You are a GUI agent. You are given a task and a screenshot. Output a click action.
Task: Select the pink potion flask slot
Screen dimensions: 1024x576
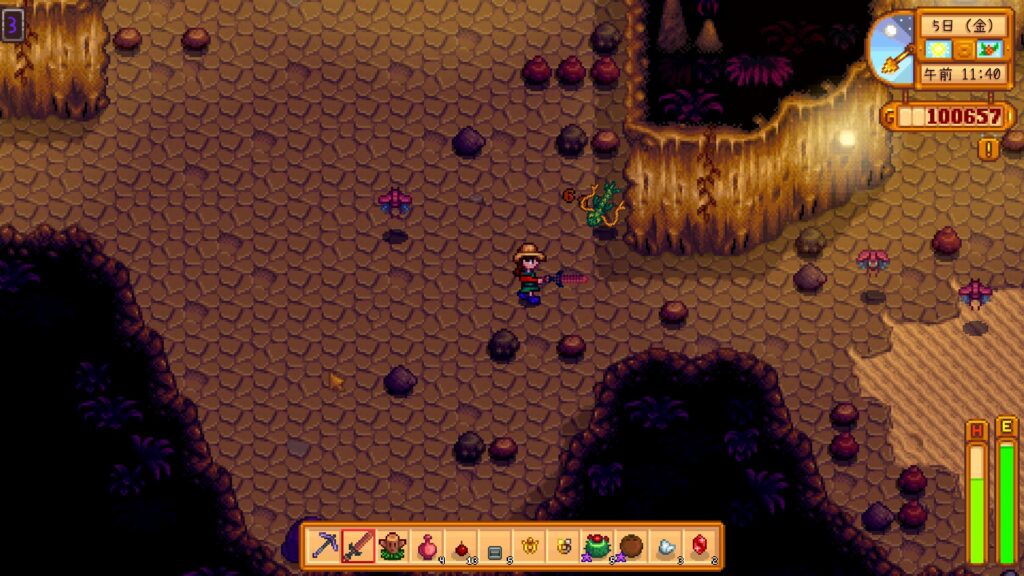coord(427,546)
